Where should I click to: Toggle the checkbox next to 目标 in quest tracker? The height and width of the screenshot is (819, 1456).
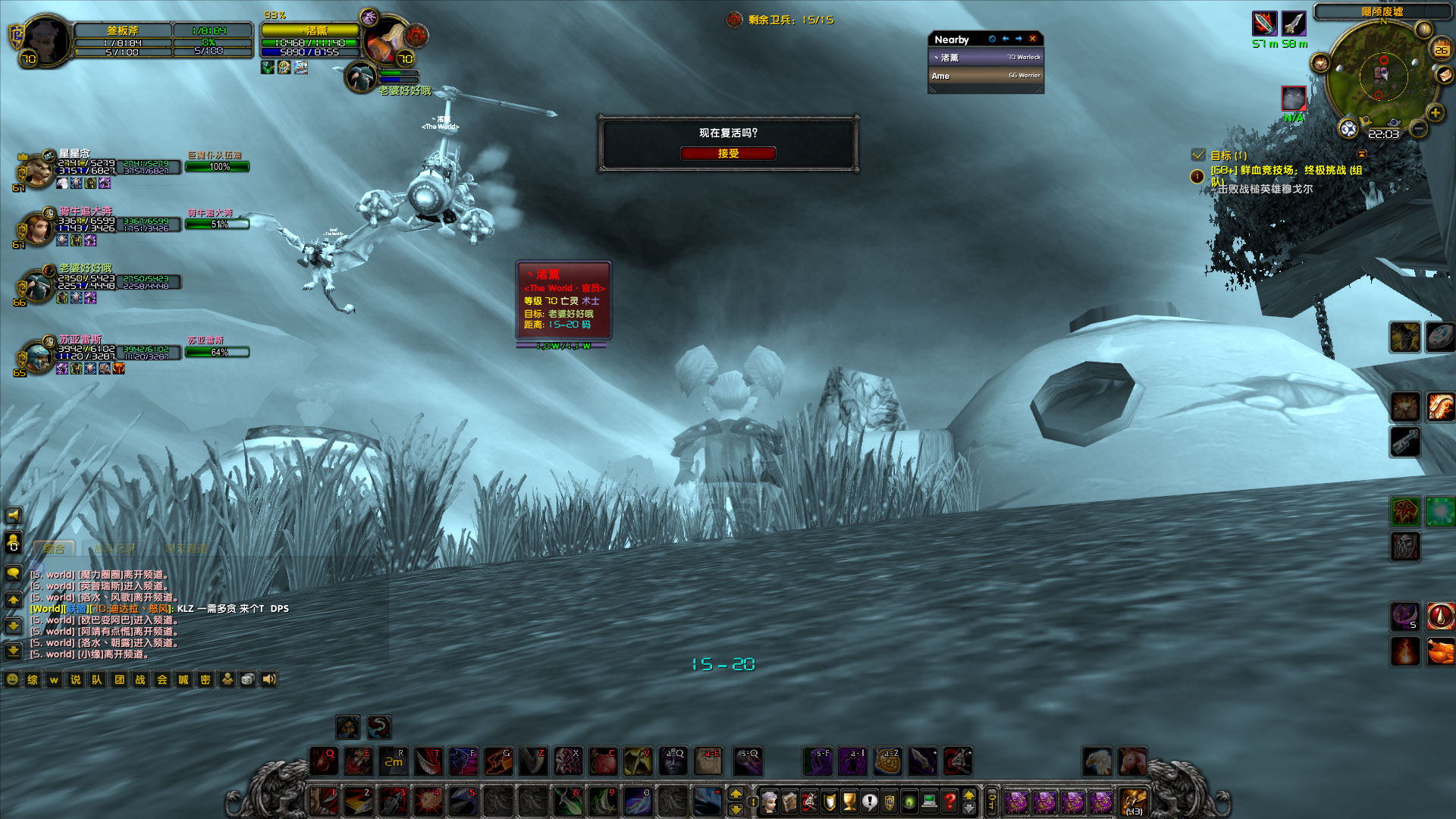click(x=1200, y=154)
